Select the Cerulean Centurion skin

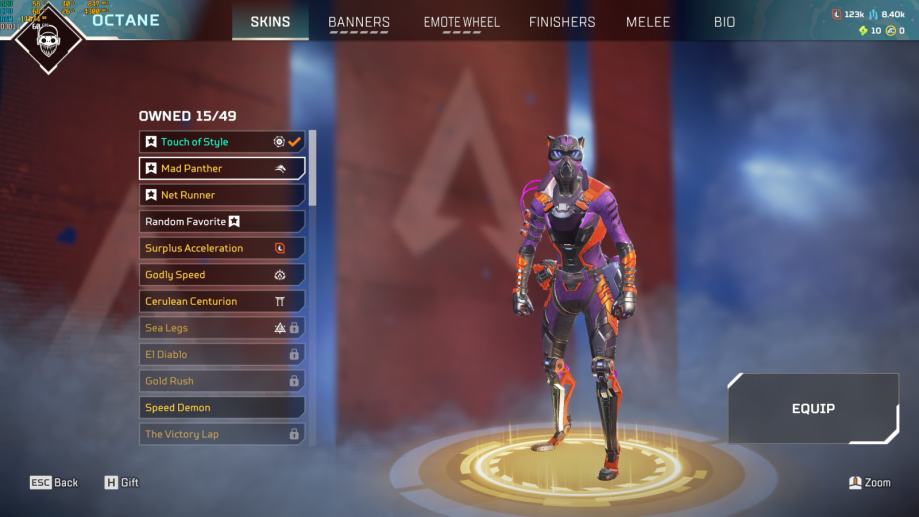(x=221, y=301)
